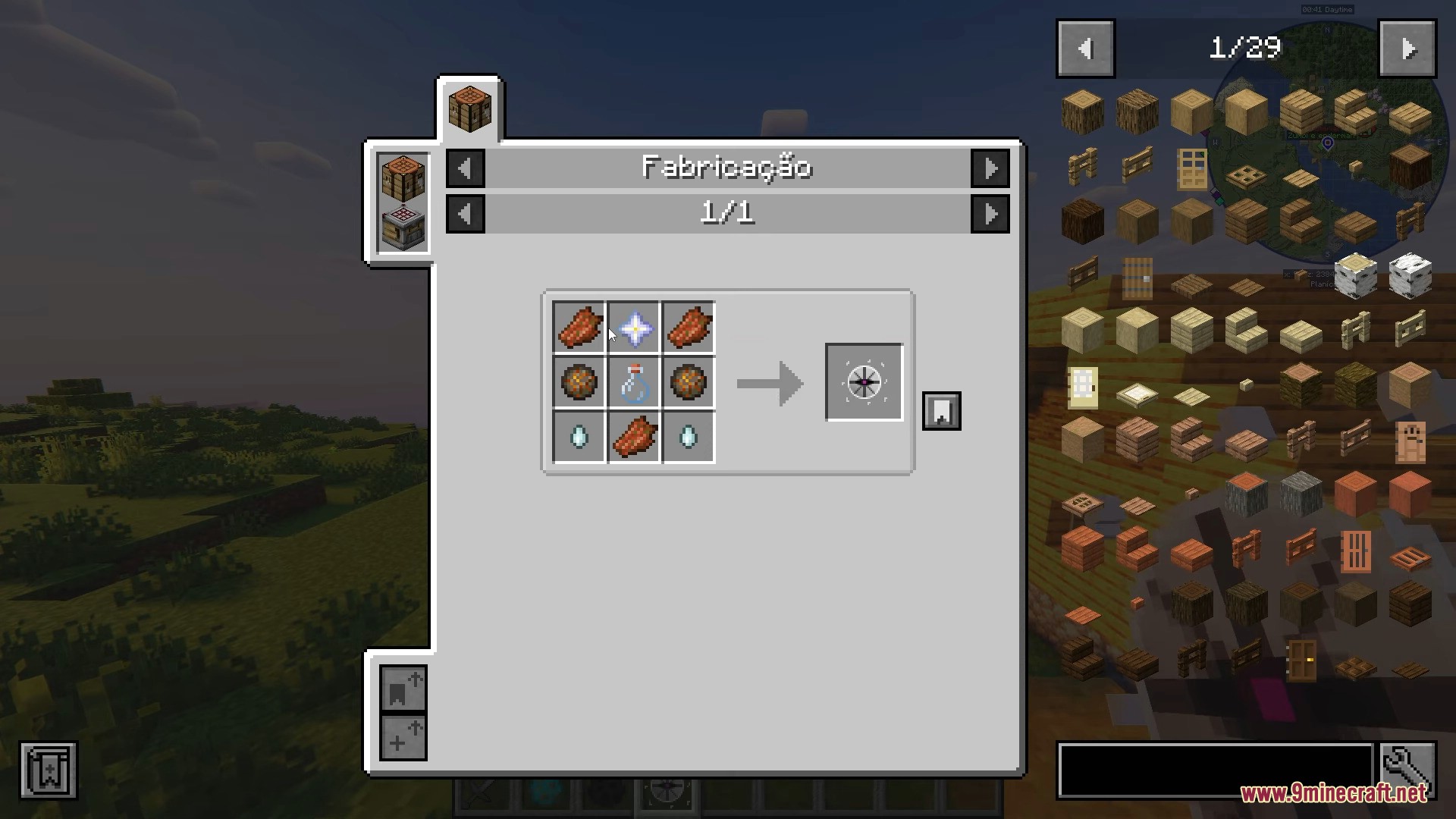Select the glass bottle in the grid center
This screenshot has height=819, width=1456.
coord(634,383)
